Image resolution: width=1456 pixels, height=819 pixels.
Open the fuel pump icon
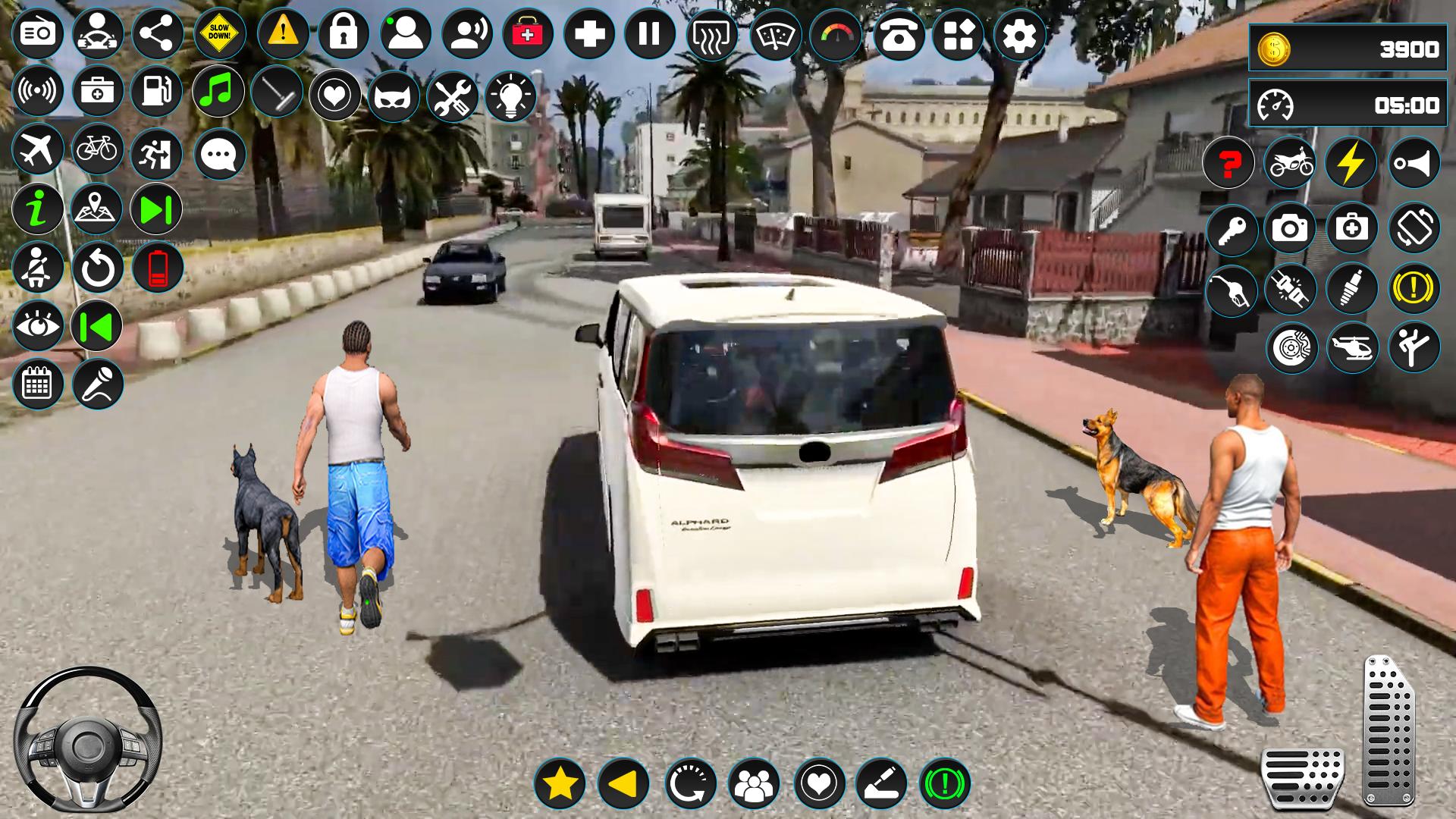tap(157, 92)
